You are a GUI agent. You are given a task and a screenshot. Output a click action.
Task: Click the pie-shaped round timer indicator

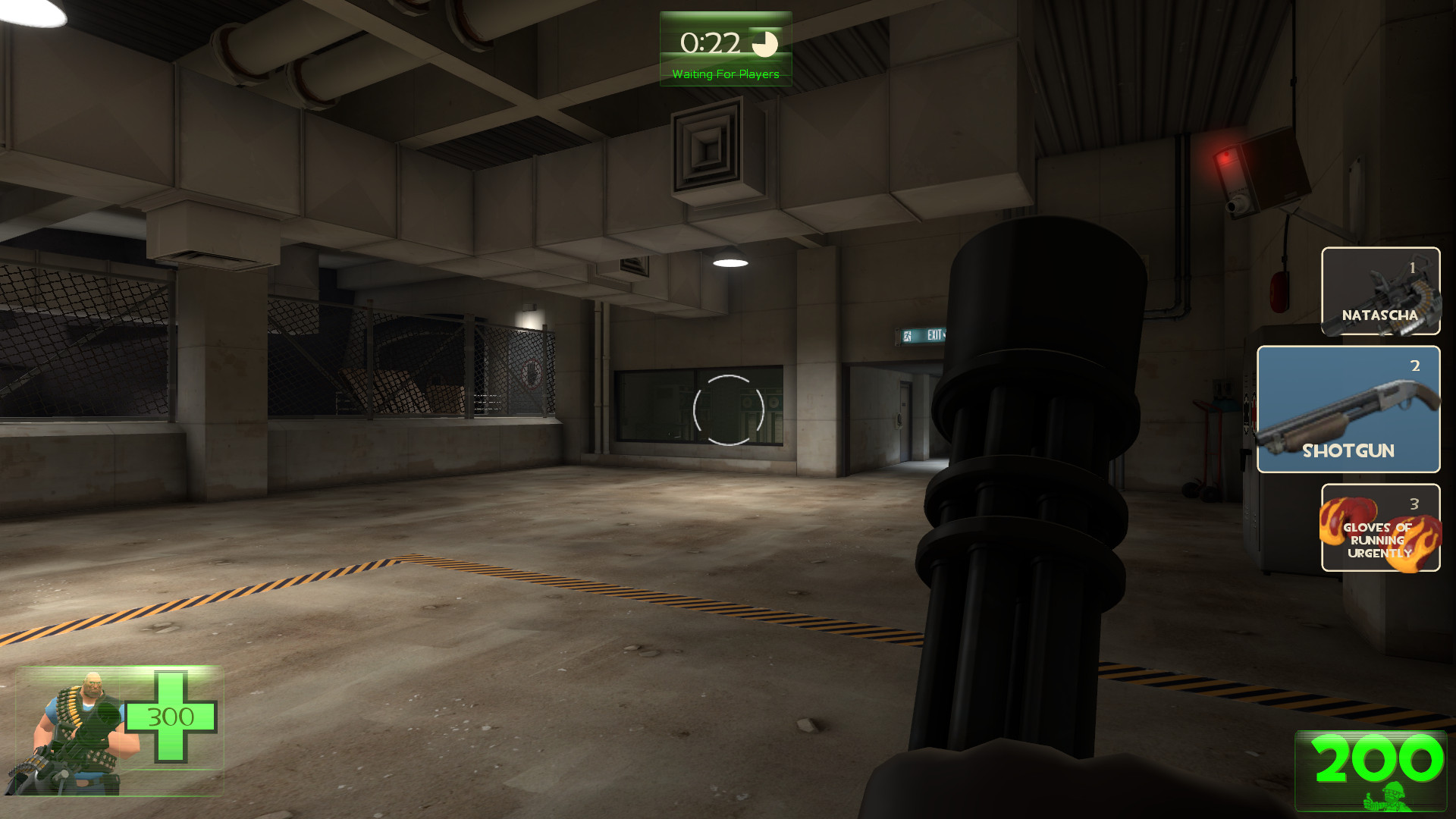point(765,44)
